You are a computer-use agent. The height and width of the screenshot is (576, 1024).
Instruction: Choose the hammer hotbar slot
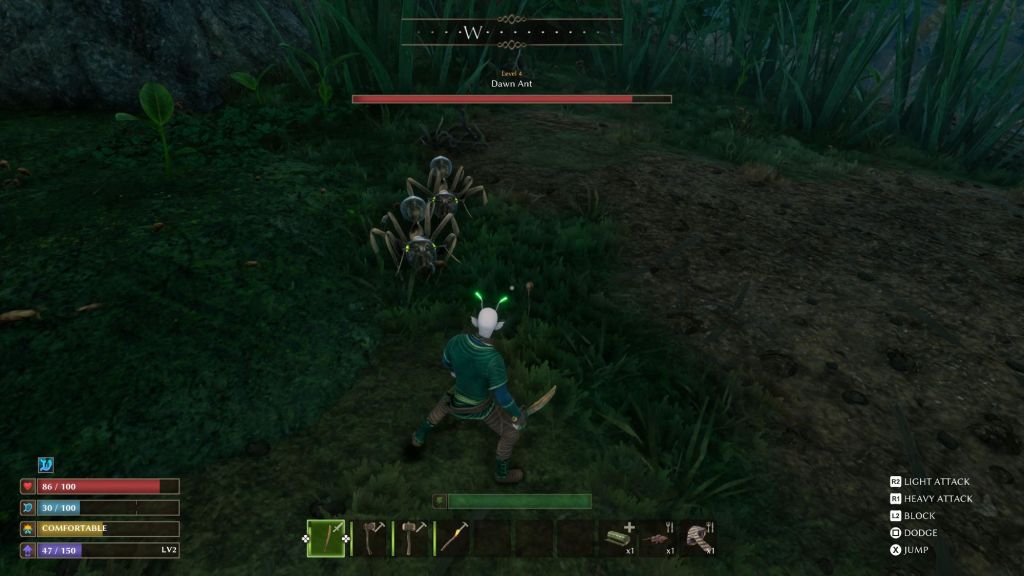click(413, 538)
